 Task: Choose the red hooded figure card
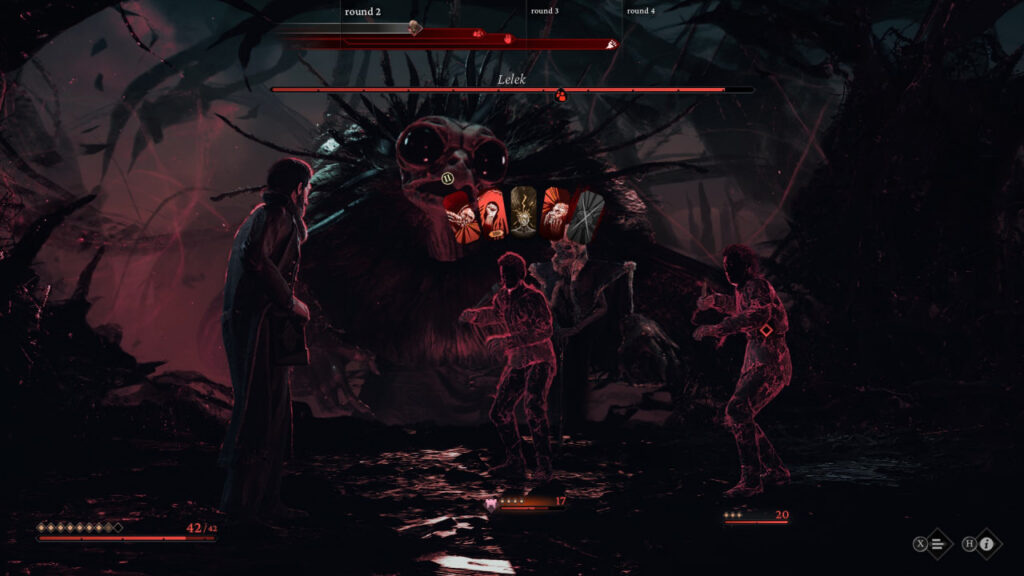click(493, 212)
